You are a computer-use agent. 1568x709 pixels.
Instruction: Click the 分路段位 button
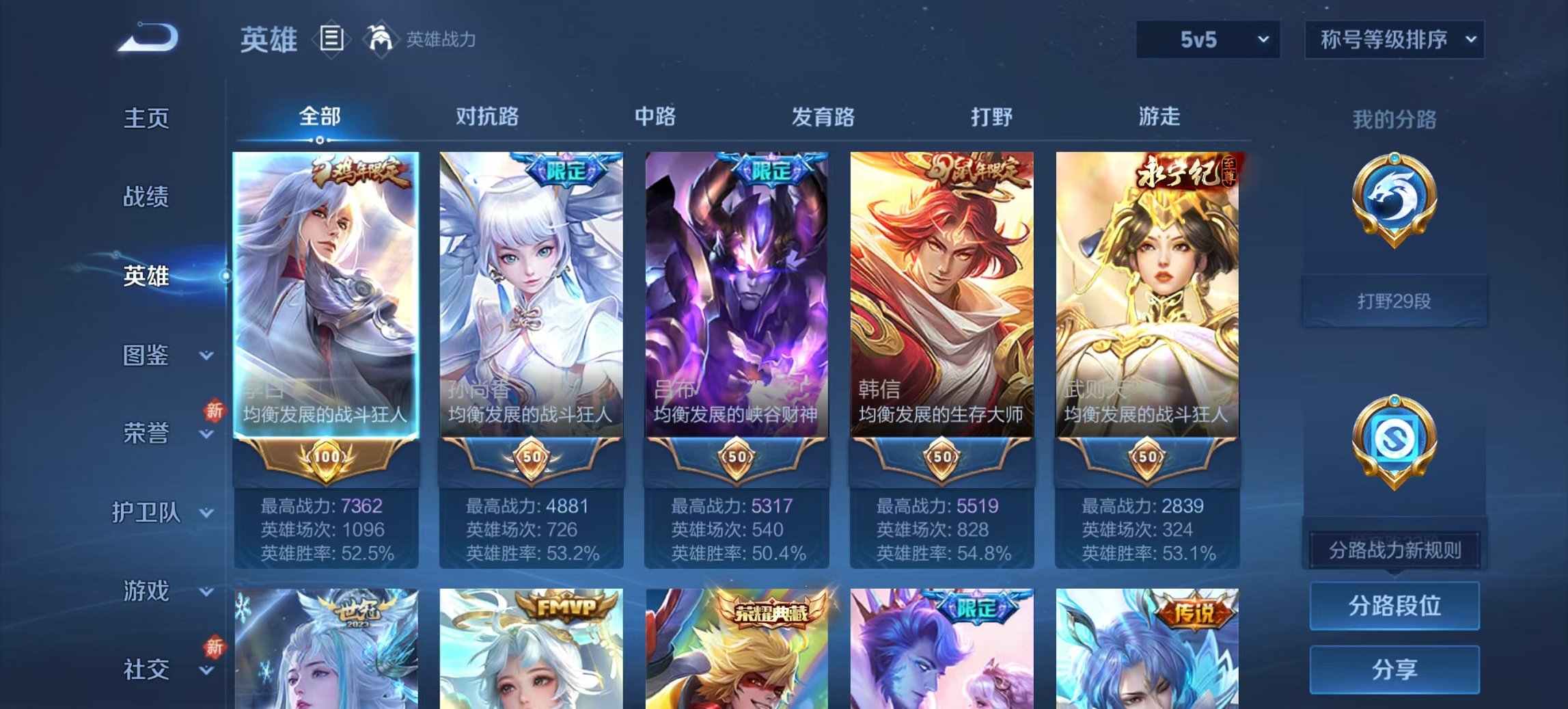[x=1394, y=606]
